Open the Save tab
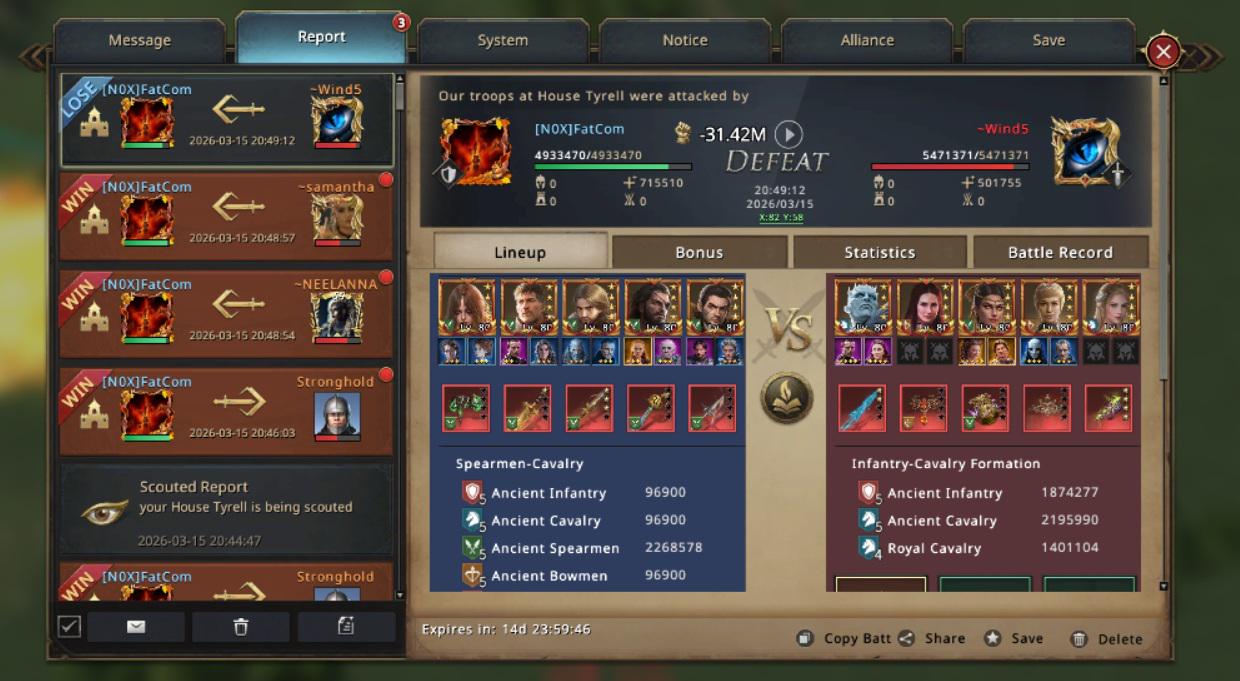The image size is (1240, 681). point(1048,41)
